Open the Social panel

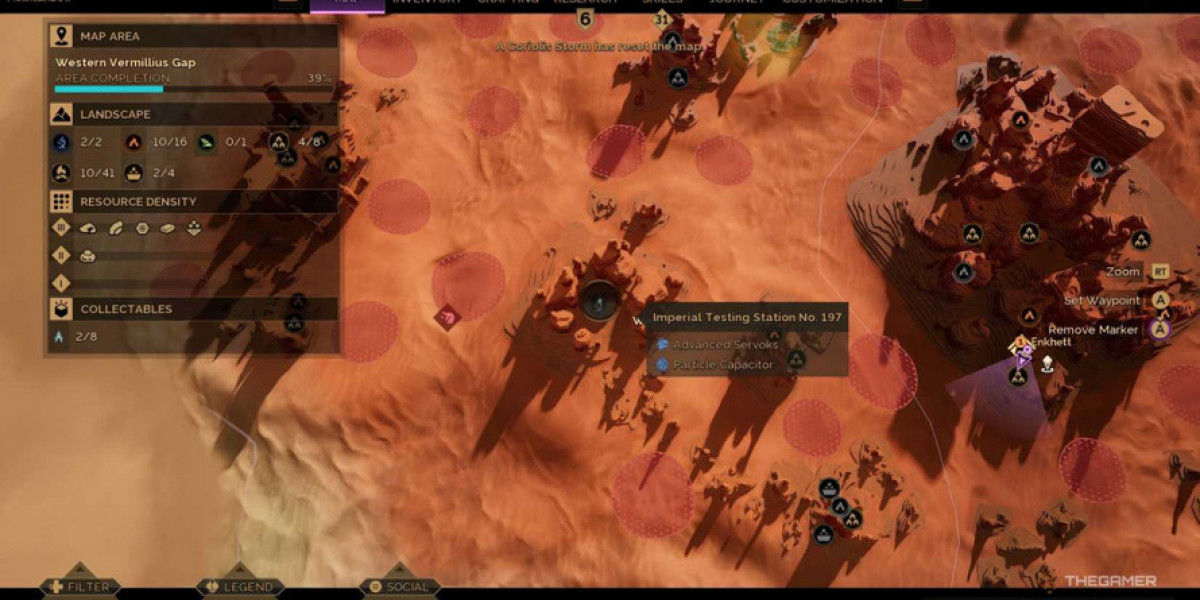[399, 587]
